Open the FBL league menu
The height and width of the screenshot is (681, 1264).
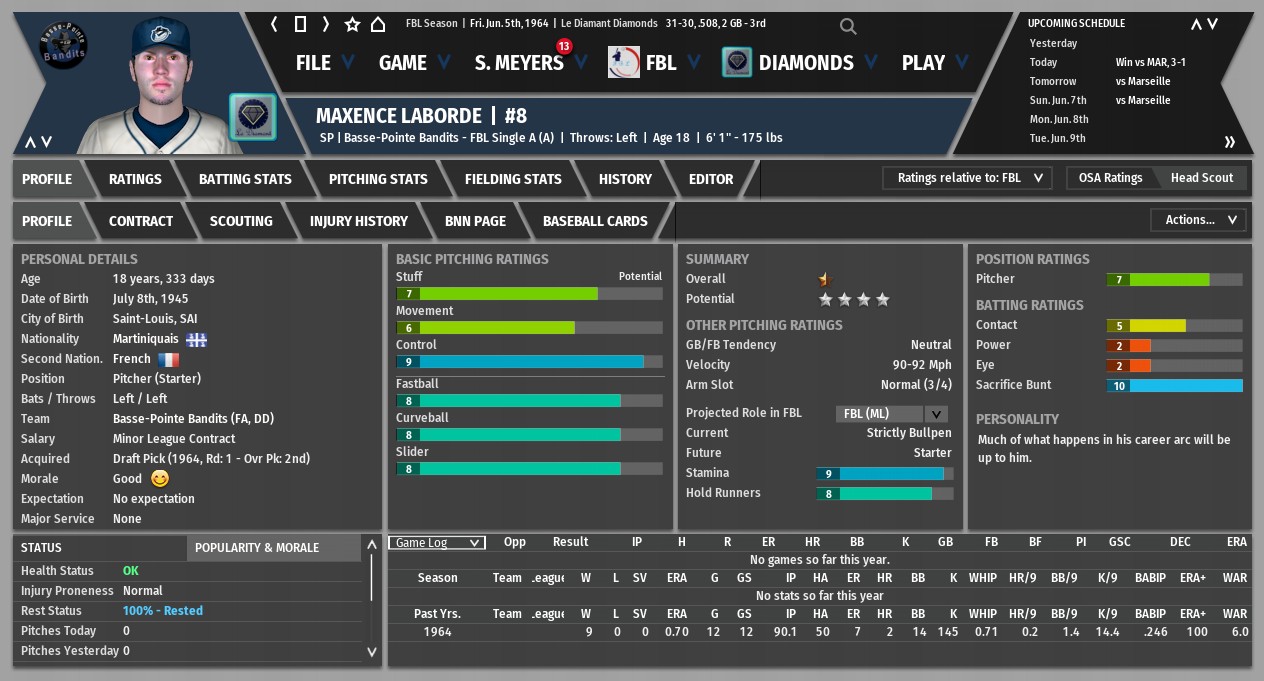click(660, 63)
